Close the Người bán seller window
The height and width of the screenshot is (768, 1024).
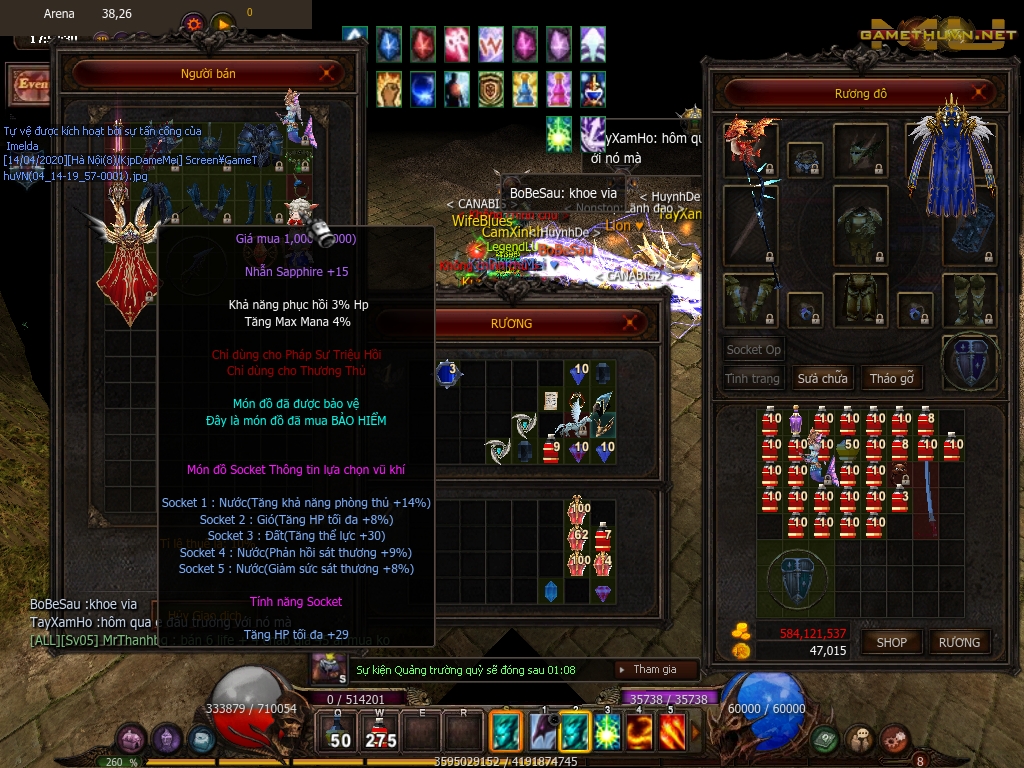tap(329, 73)
